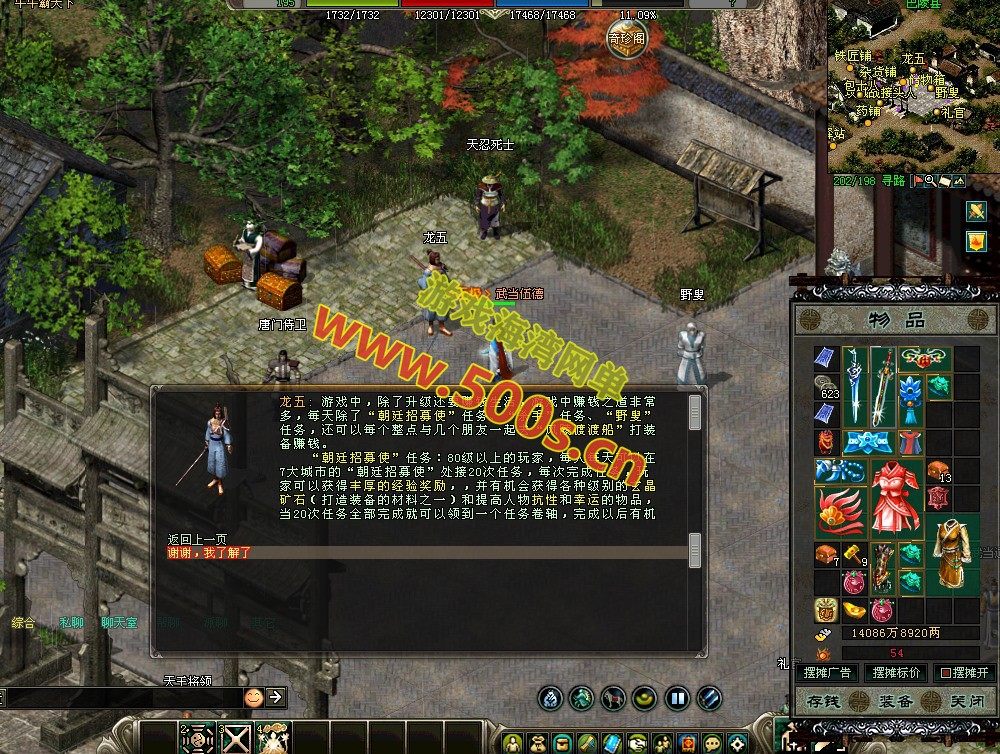
Task: Click the magnifier icon below the minimap
Action: (931, 181)
